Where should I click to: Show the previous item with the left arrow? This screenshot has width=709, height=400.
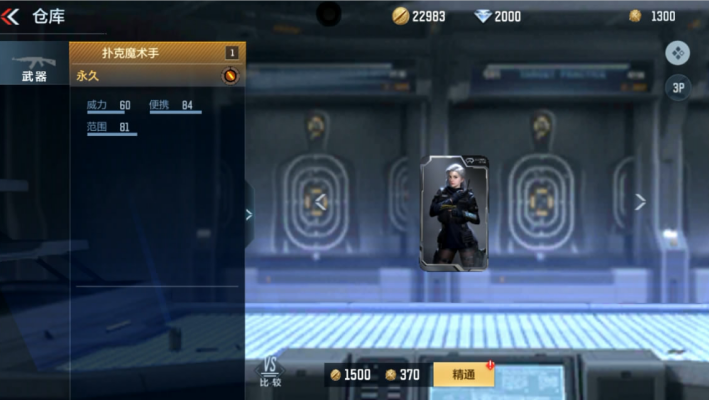(x=320, y=202)
